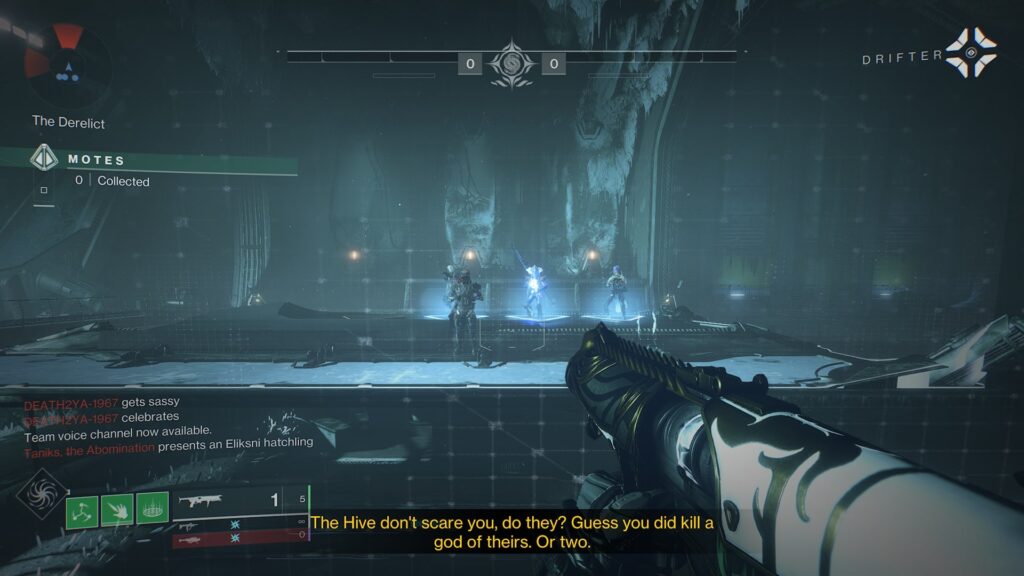Trigger the hand melee ability icon

pyautogui.click(x=117, y=511)
